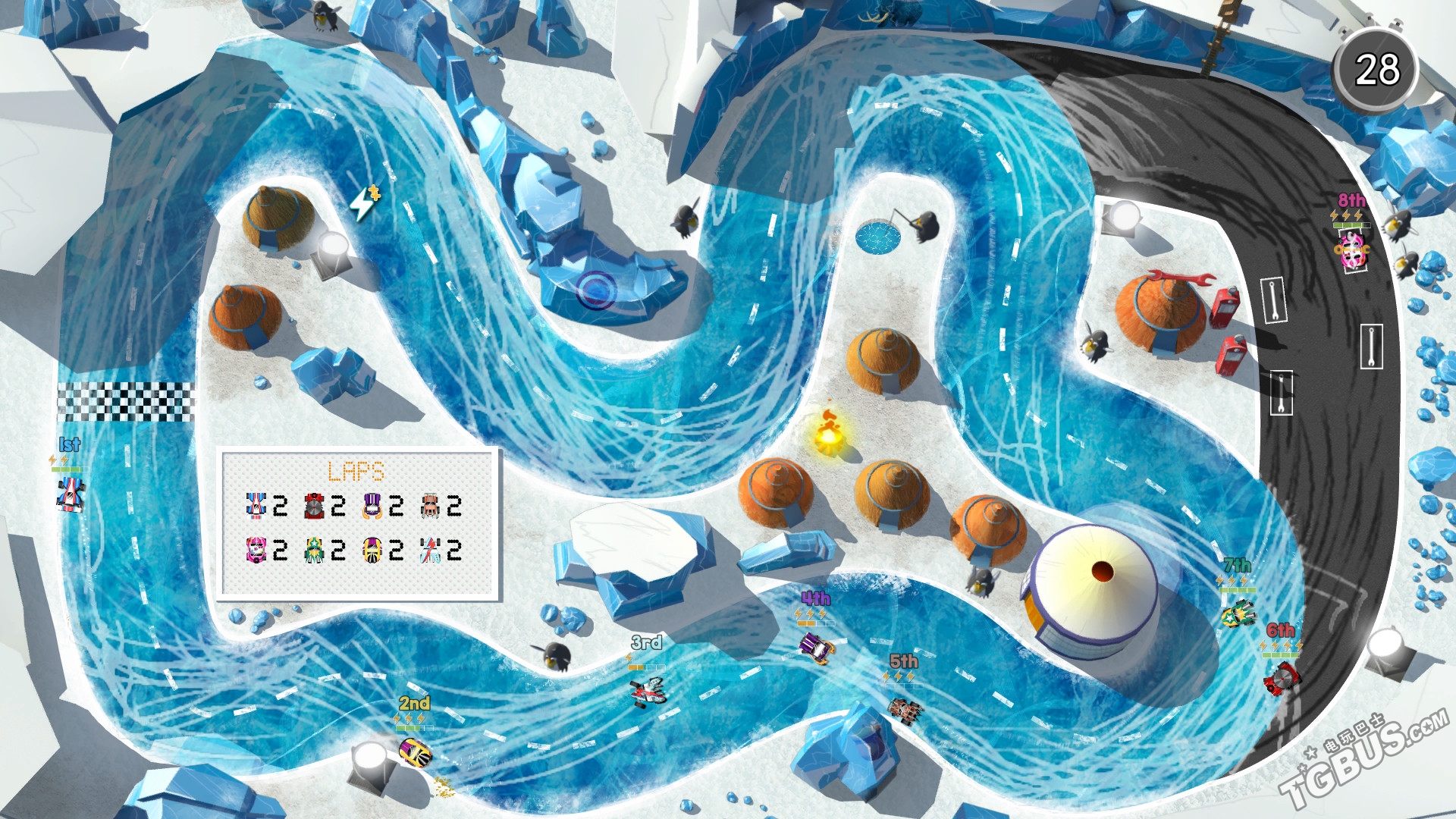This screenshot has height=819, width=1456.
Task: Select the pink donut car icon in the LAPS panel
Action: (256, 551)
